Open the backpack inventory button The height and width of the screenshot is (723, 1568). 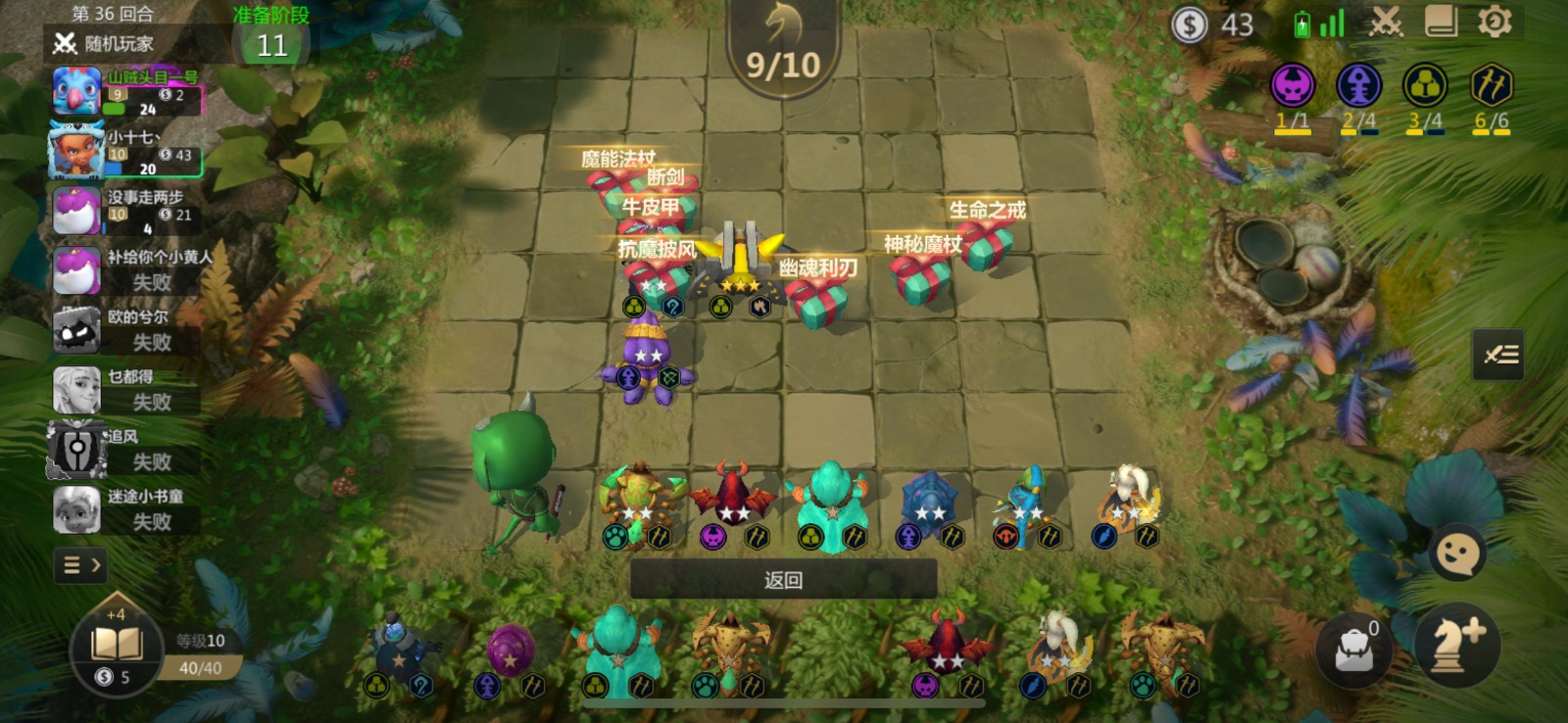[x=1355, y=649]
